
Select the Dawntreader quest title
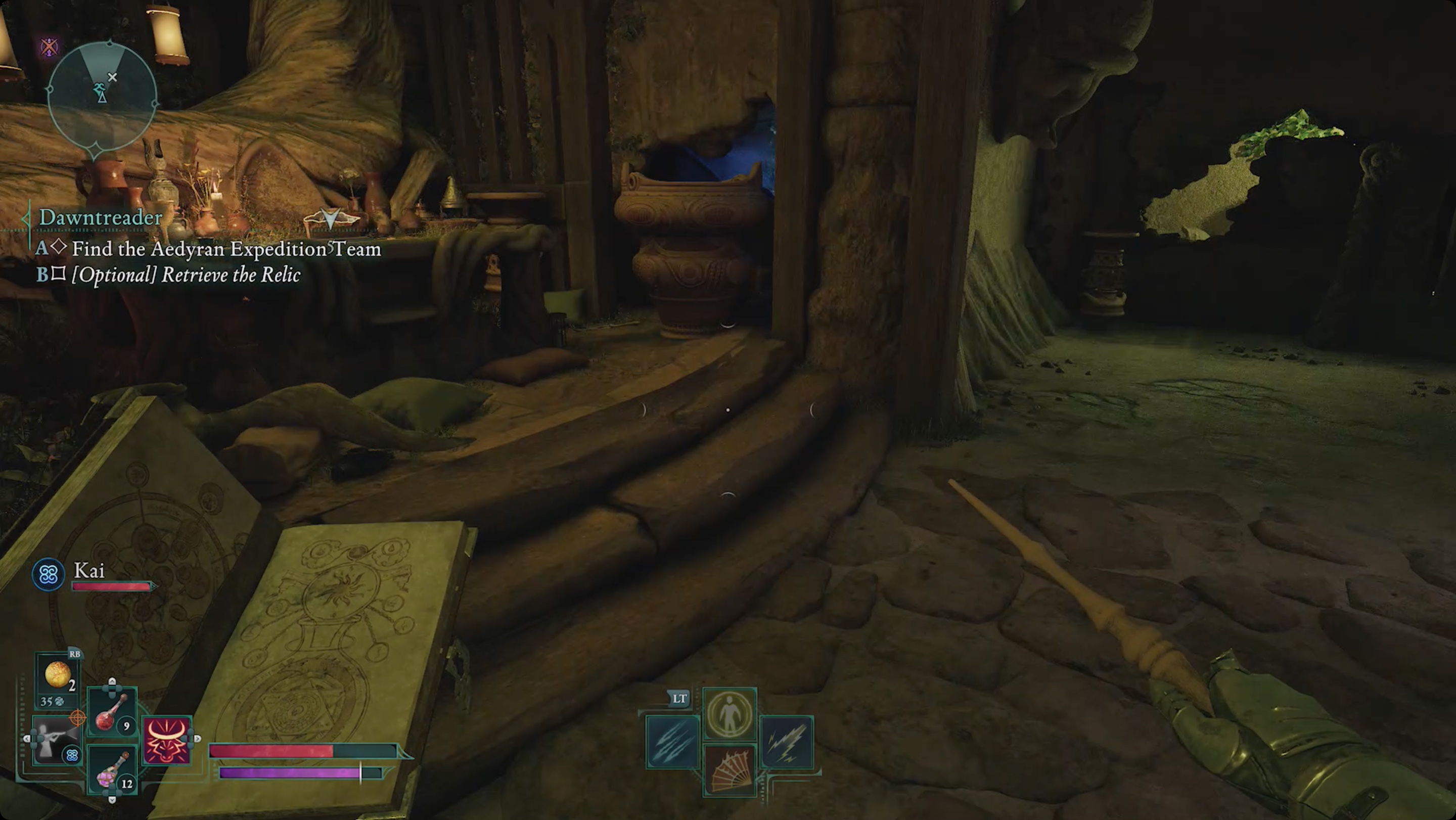(100, 219)
